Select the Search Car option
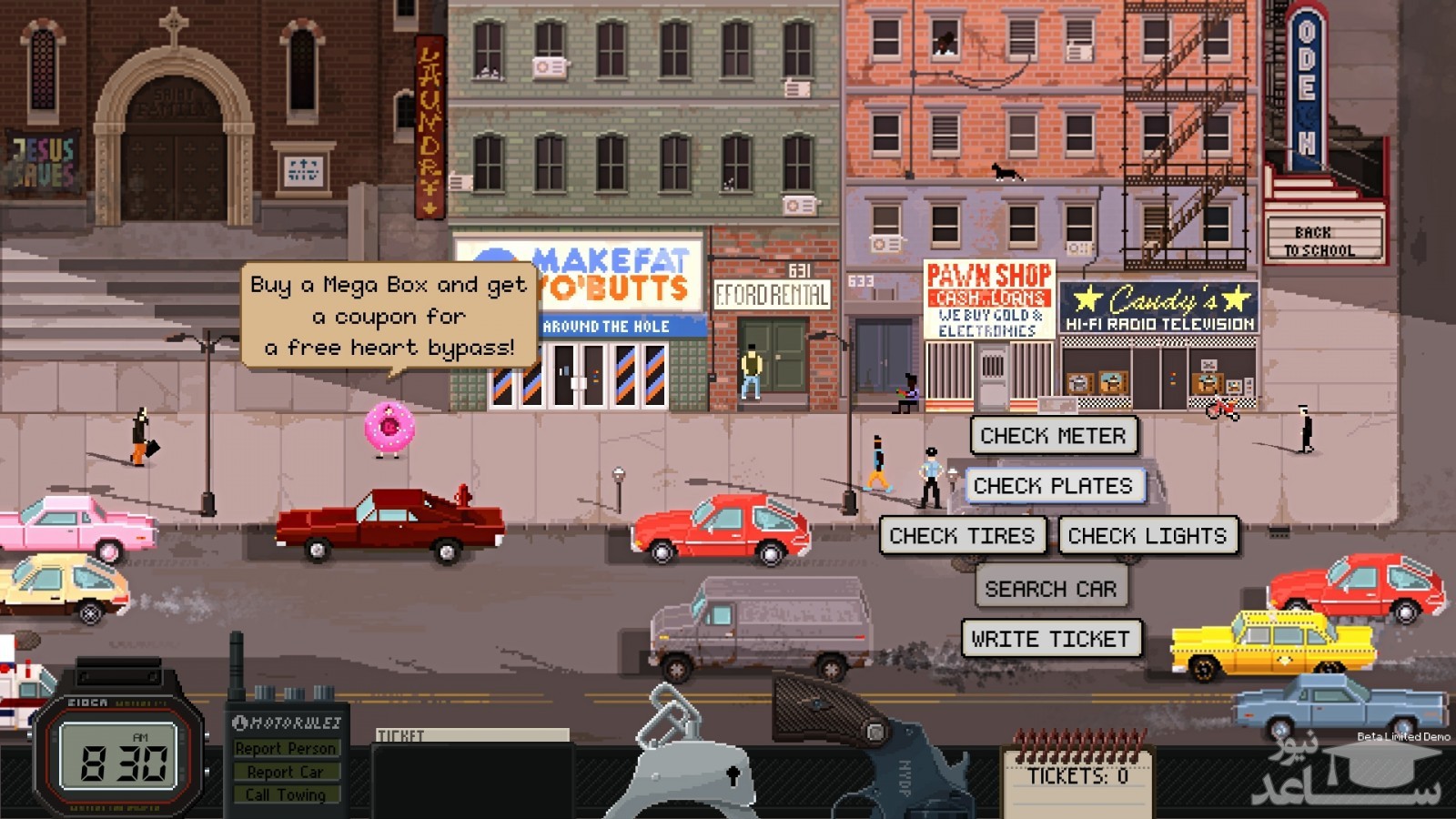1456x819 pixels. pos(1050,589)
